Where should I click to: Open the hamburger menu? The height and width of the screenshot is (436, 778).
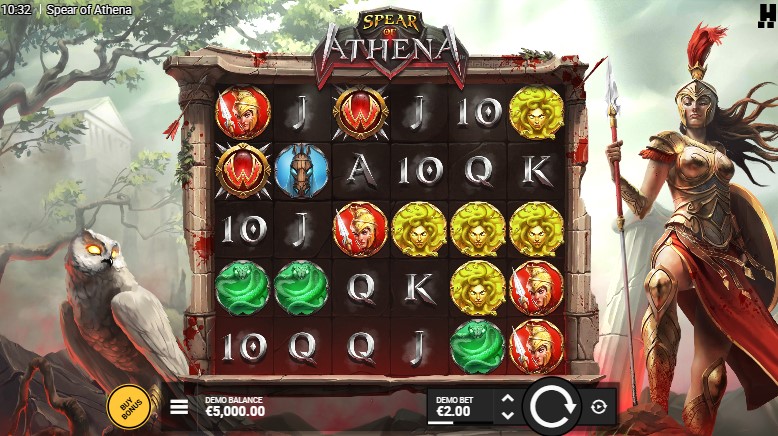coord(179,407)
